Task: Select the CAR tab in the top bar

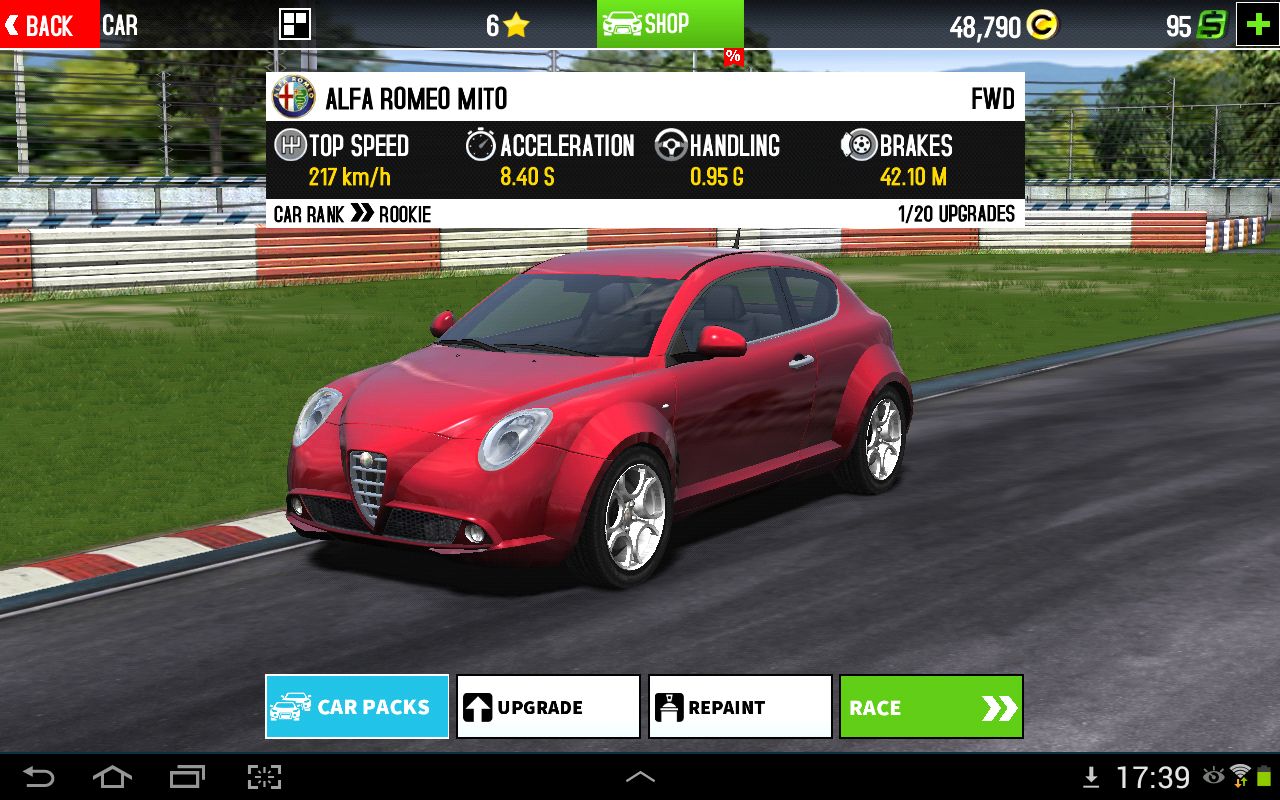Action: click(x=119, y=25)
